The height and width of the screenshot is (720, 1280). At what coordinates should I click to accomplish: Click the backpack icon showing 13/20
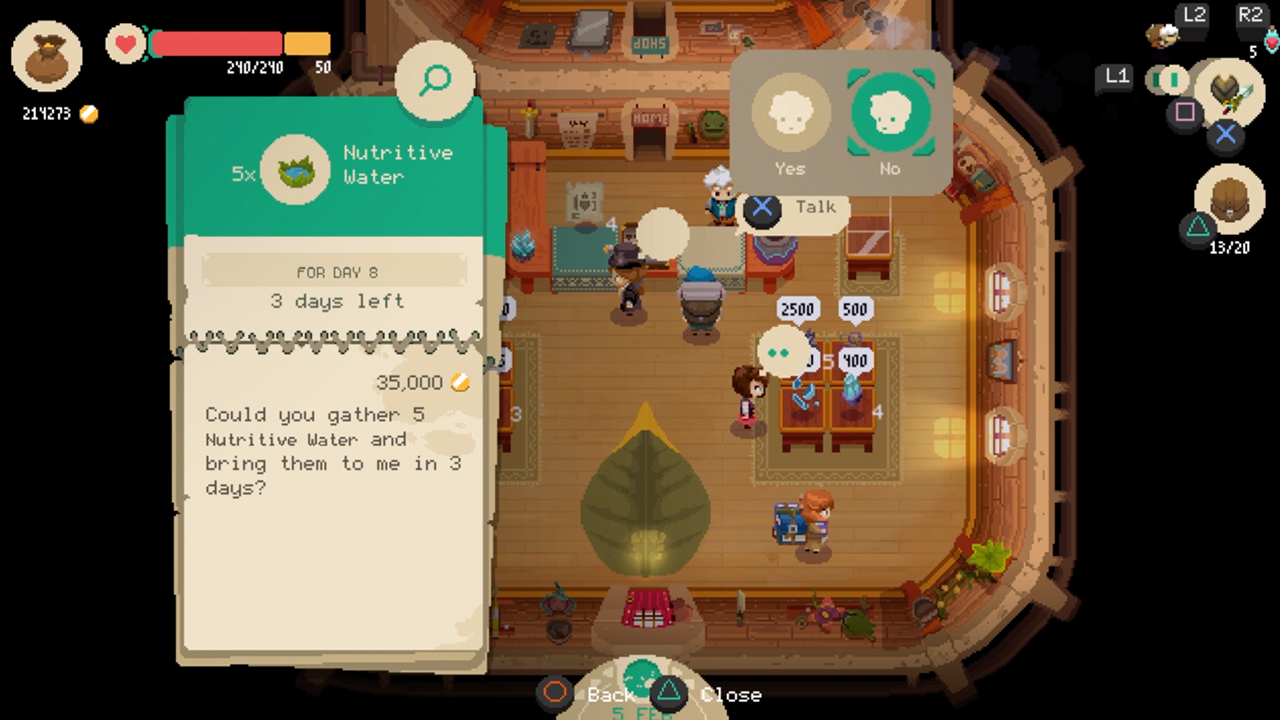click(1229, 198)
